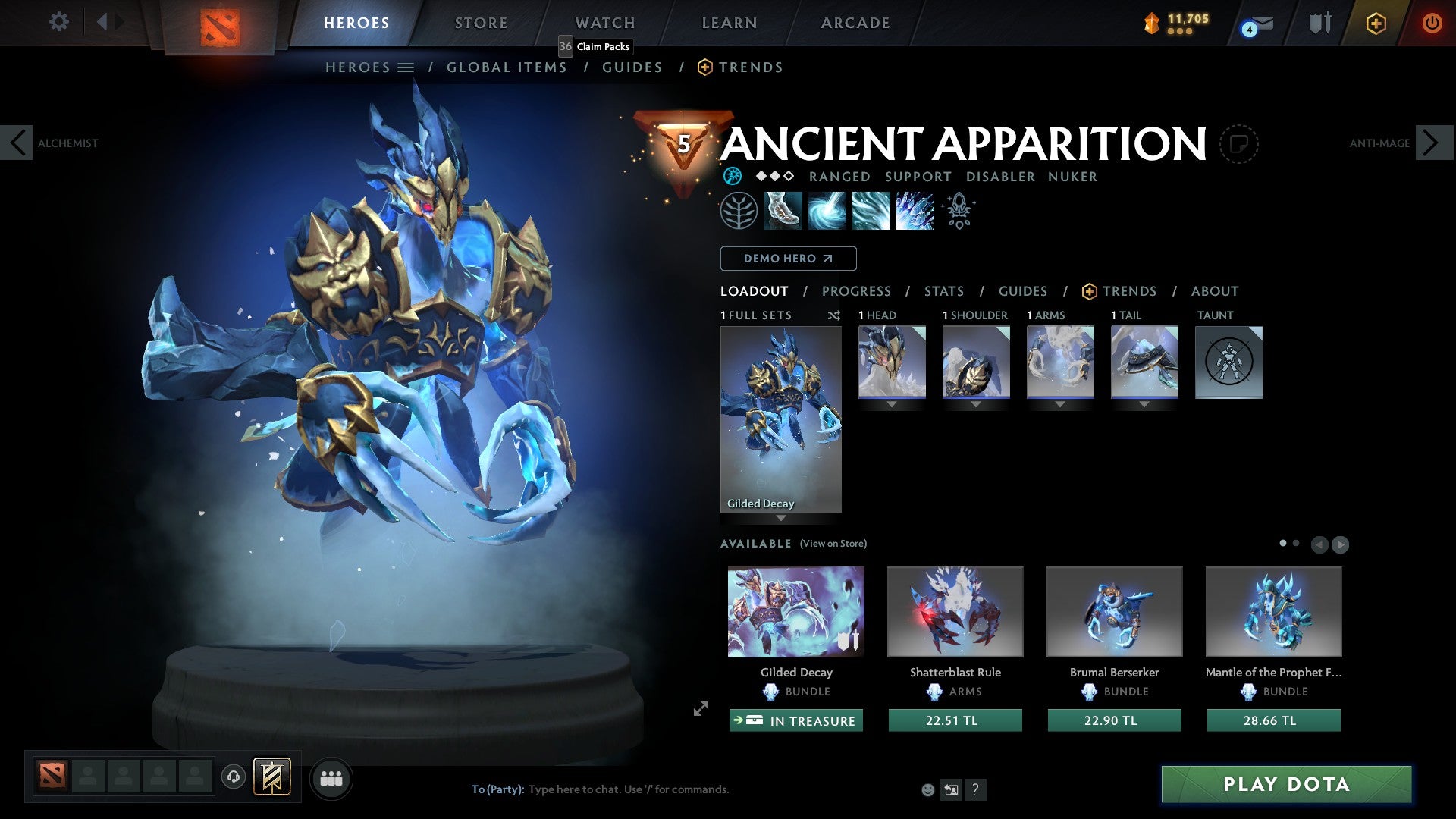This screenshot has height=819, width=1456.
Task: Toggle party voice chat headset
Action: 233,777
